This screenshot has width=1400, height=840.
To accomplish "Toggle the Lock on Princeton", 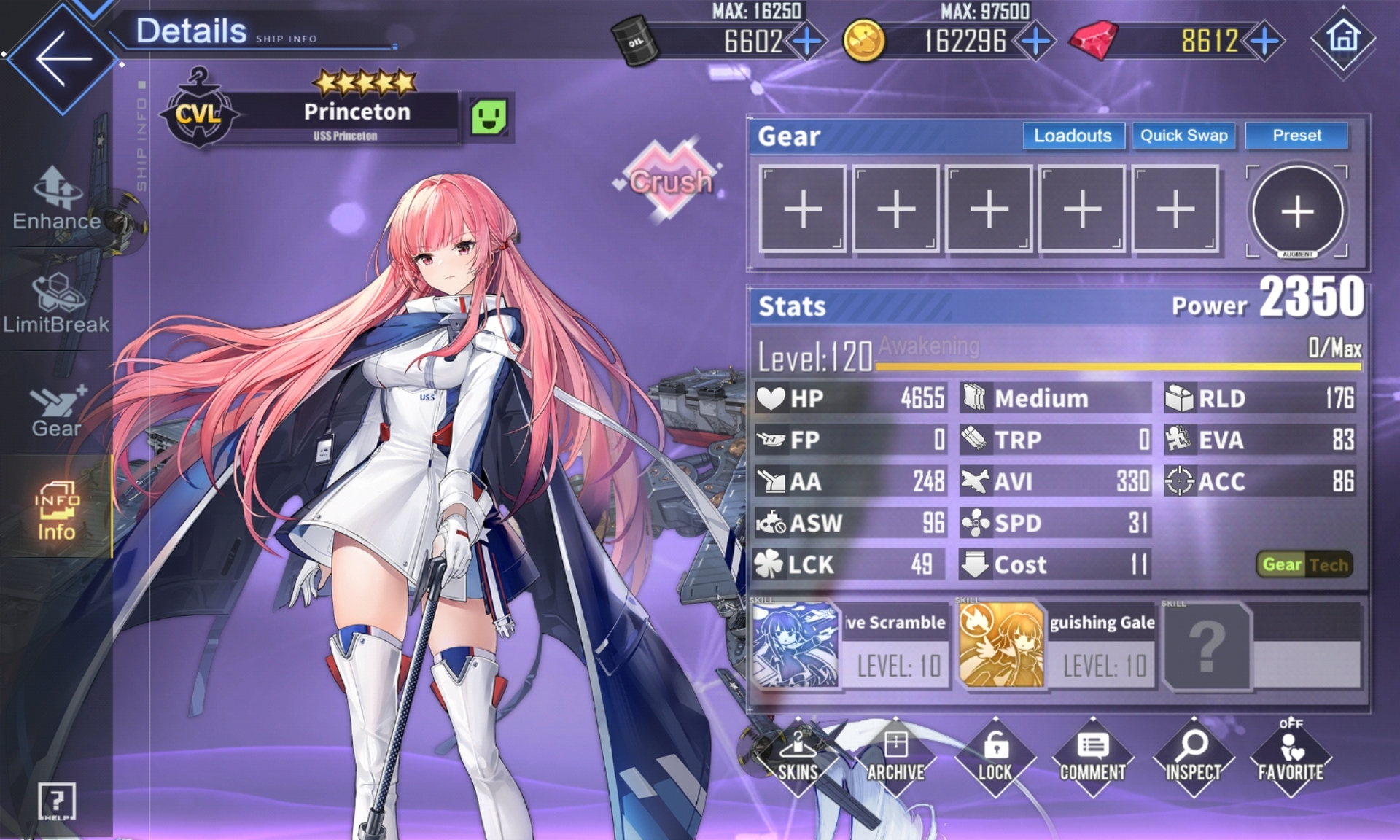I will point(995,758).
